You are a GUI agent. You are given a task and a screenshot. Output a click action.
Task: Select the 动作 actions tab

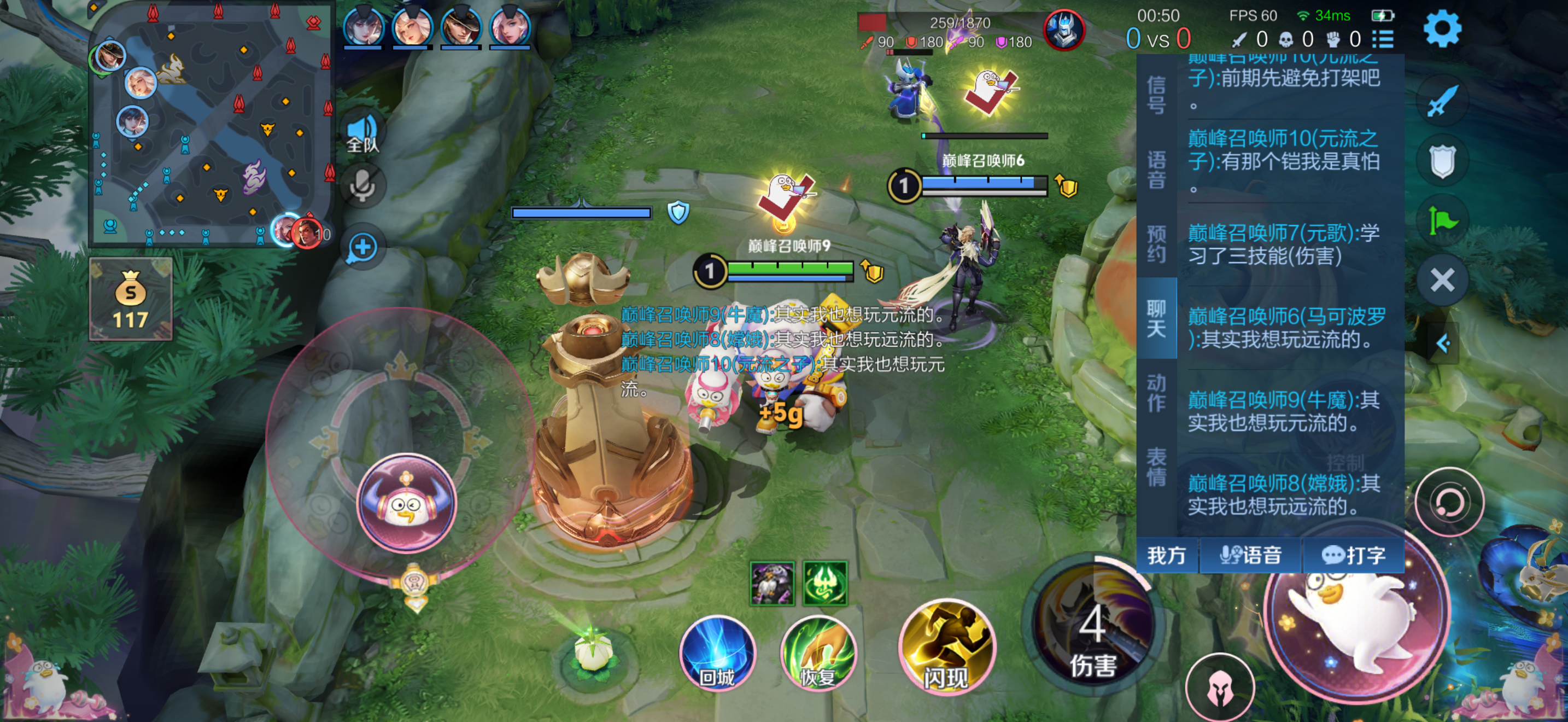(1155, 393)
